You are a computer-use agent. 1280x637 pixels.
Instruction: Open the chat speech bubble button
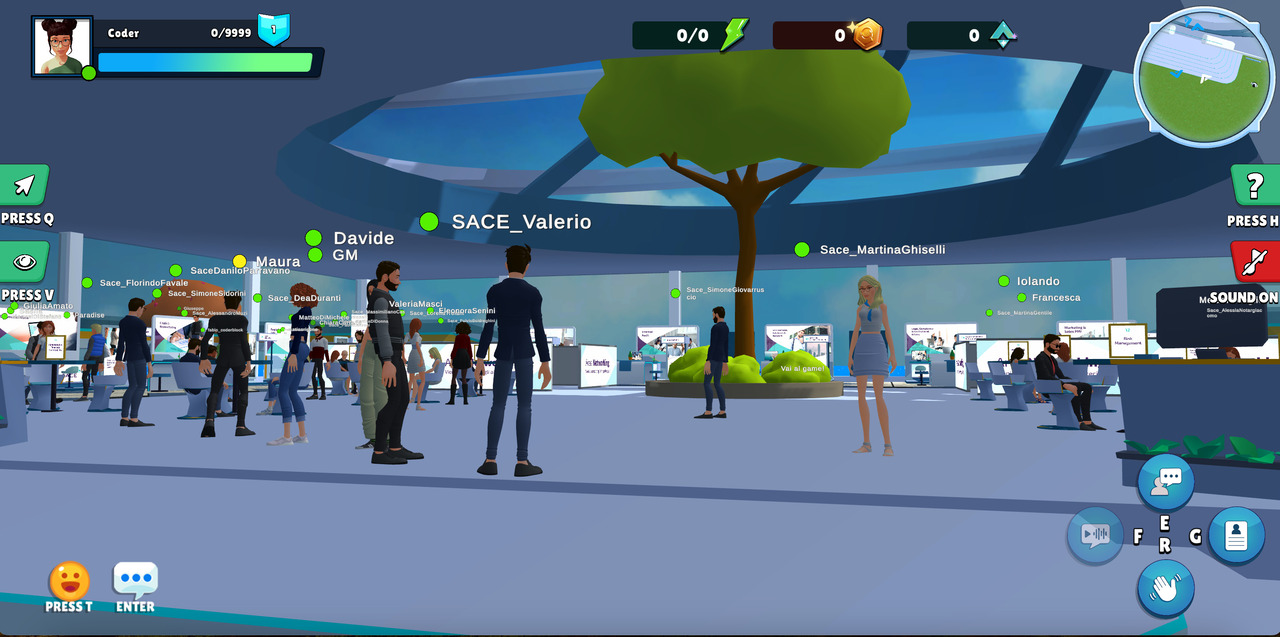pyautogui.click(x=135, y=580)
